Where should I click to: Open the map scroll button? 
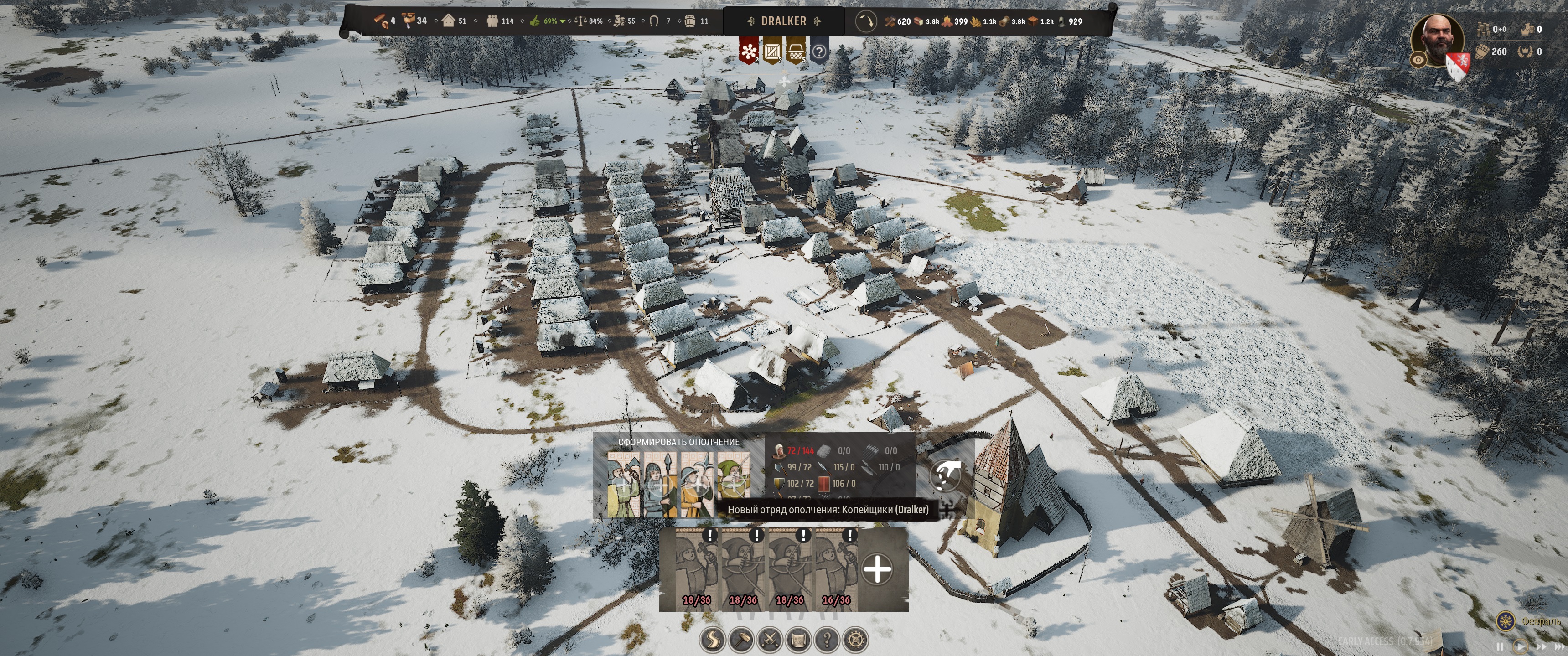click(798, 640)
